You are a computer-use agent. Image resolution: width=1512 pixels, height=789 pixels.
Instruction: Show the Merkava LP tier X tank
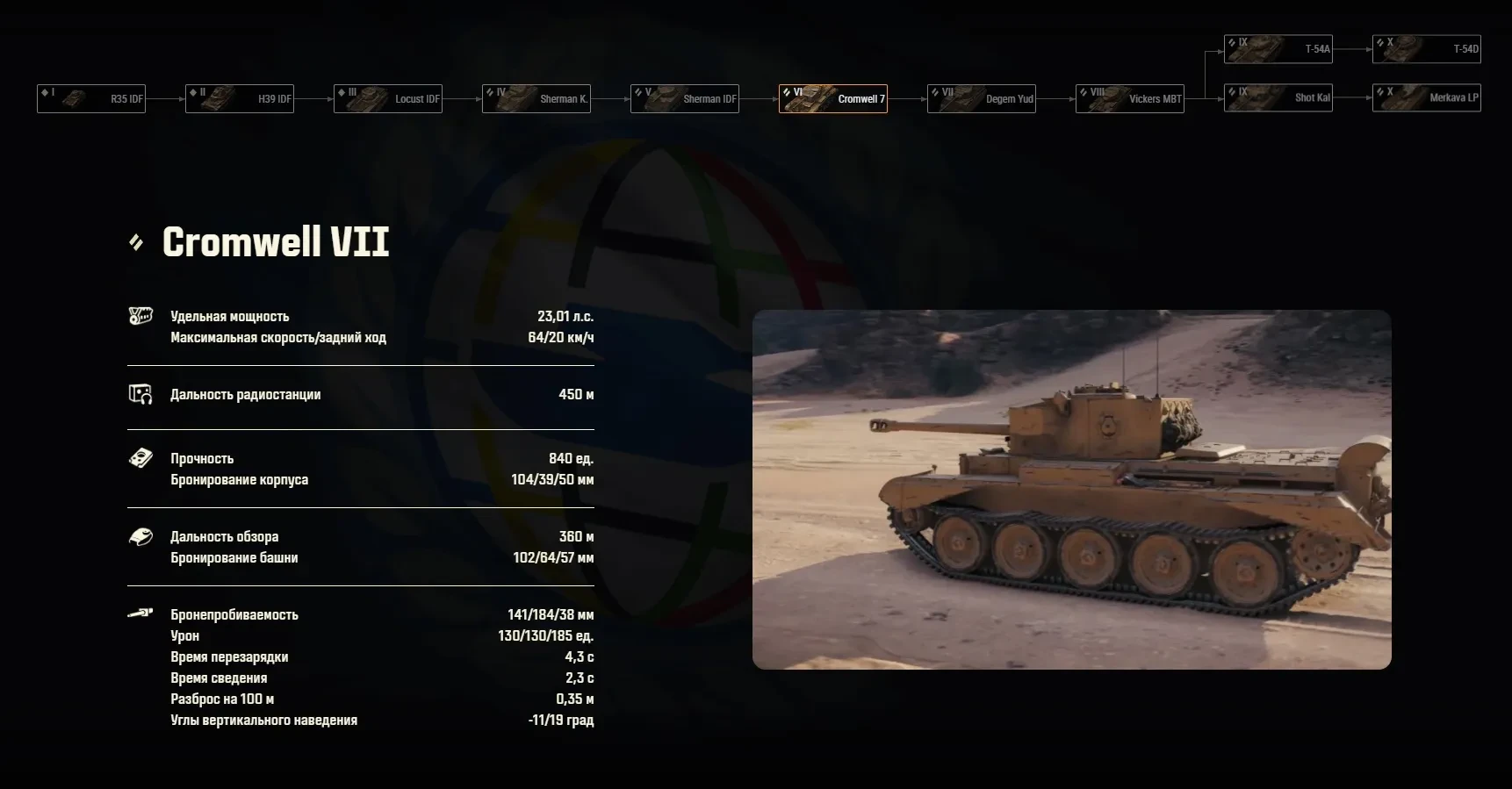(1427, 97)
